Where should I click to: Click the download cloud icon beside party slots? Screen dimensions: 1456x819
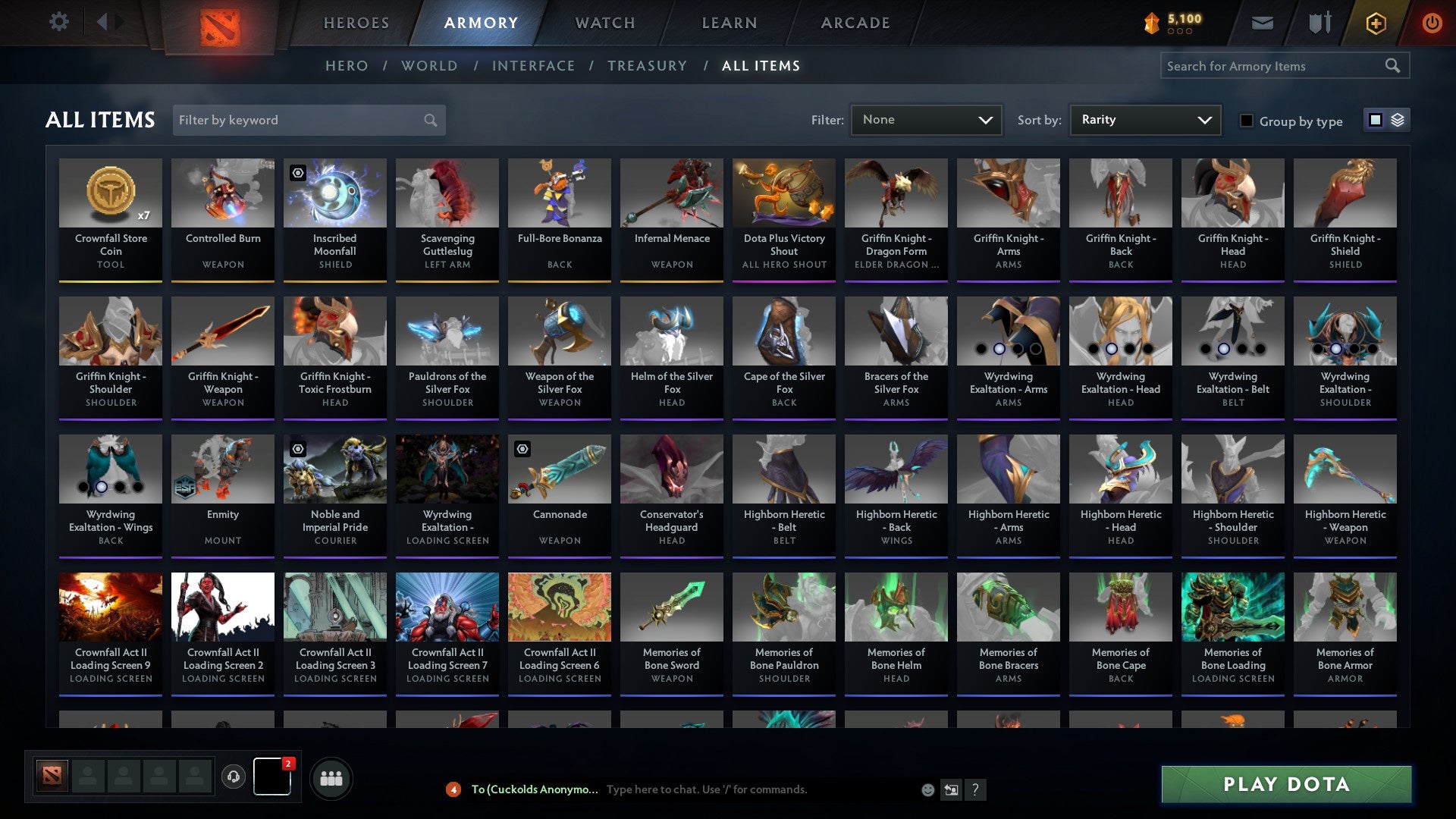tap(233, 776)
